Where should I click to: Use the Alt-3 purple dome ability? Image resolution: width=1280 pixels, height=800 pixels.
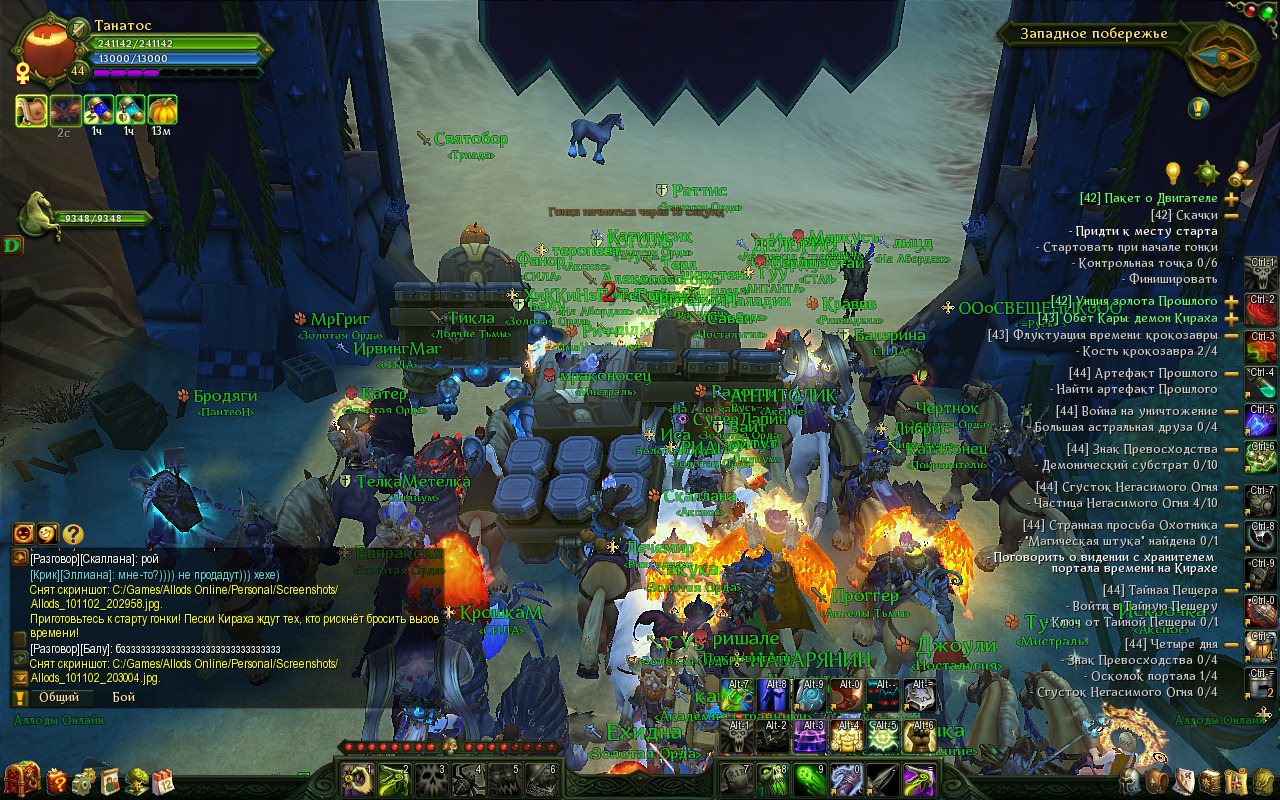point(808,737)
